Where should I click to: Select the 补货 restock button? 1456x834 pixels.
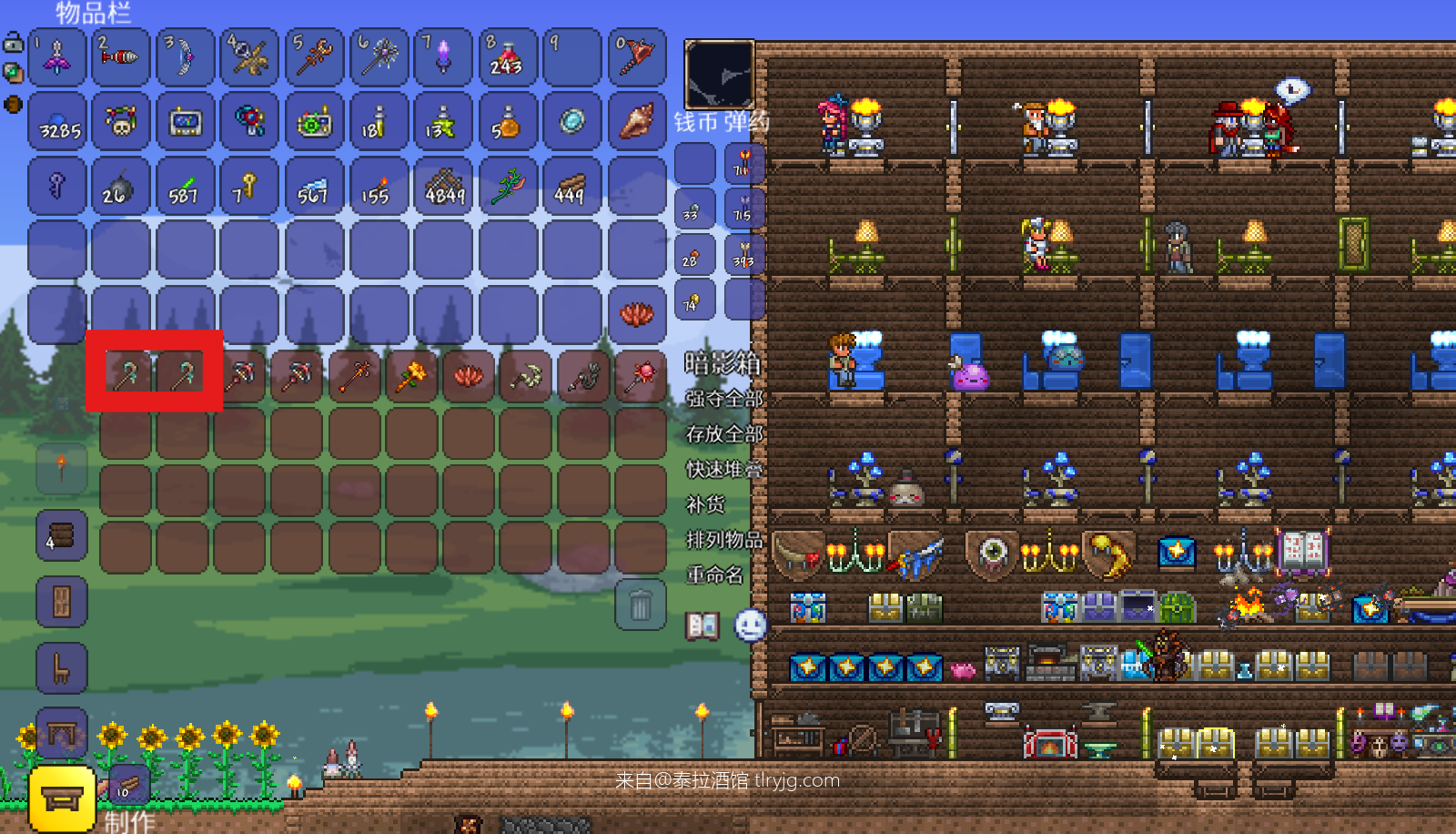pyautogui.click(x=706, y=504)
